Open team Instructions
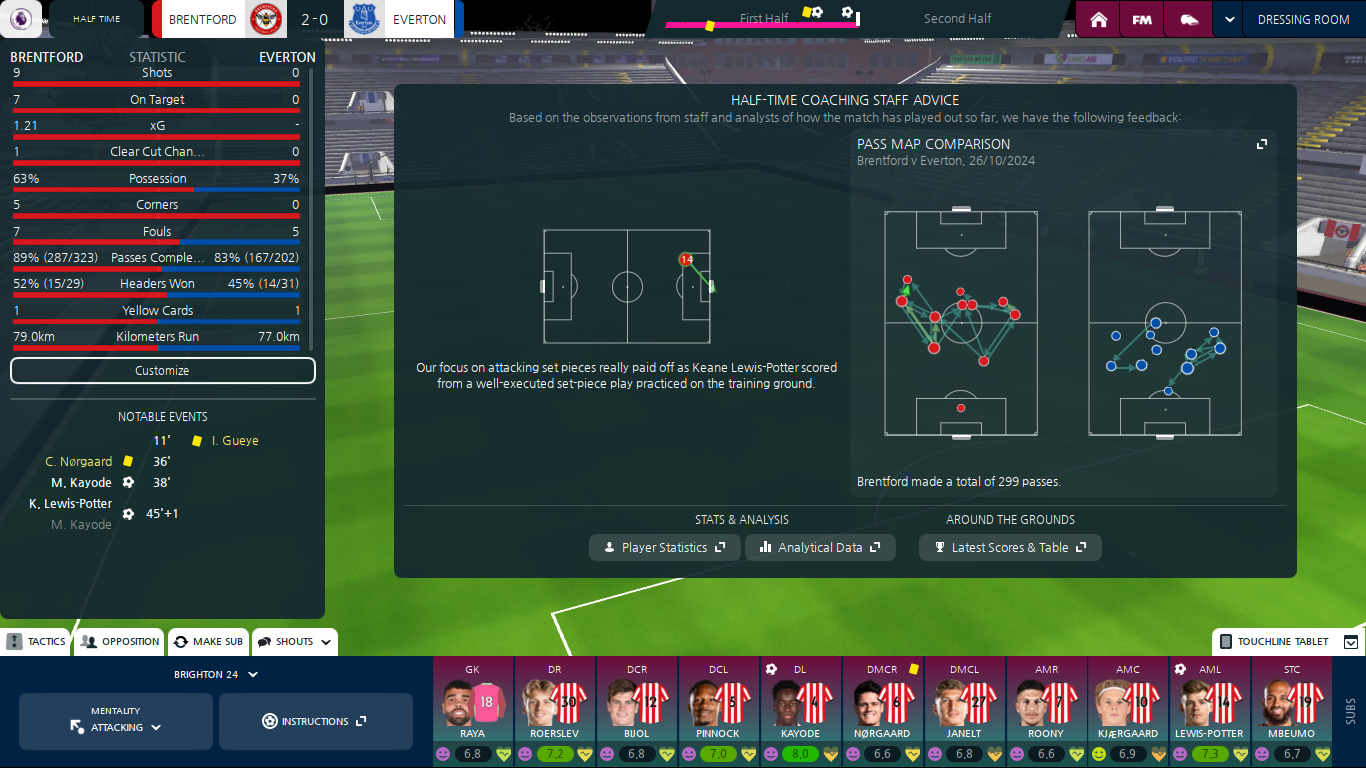The image size is (1366, 768). click(x=315, y=721)
